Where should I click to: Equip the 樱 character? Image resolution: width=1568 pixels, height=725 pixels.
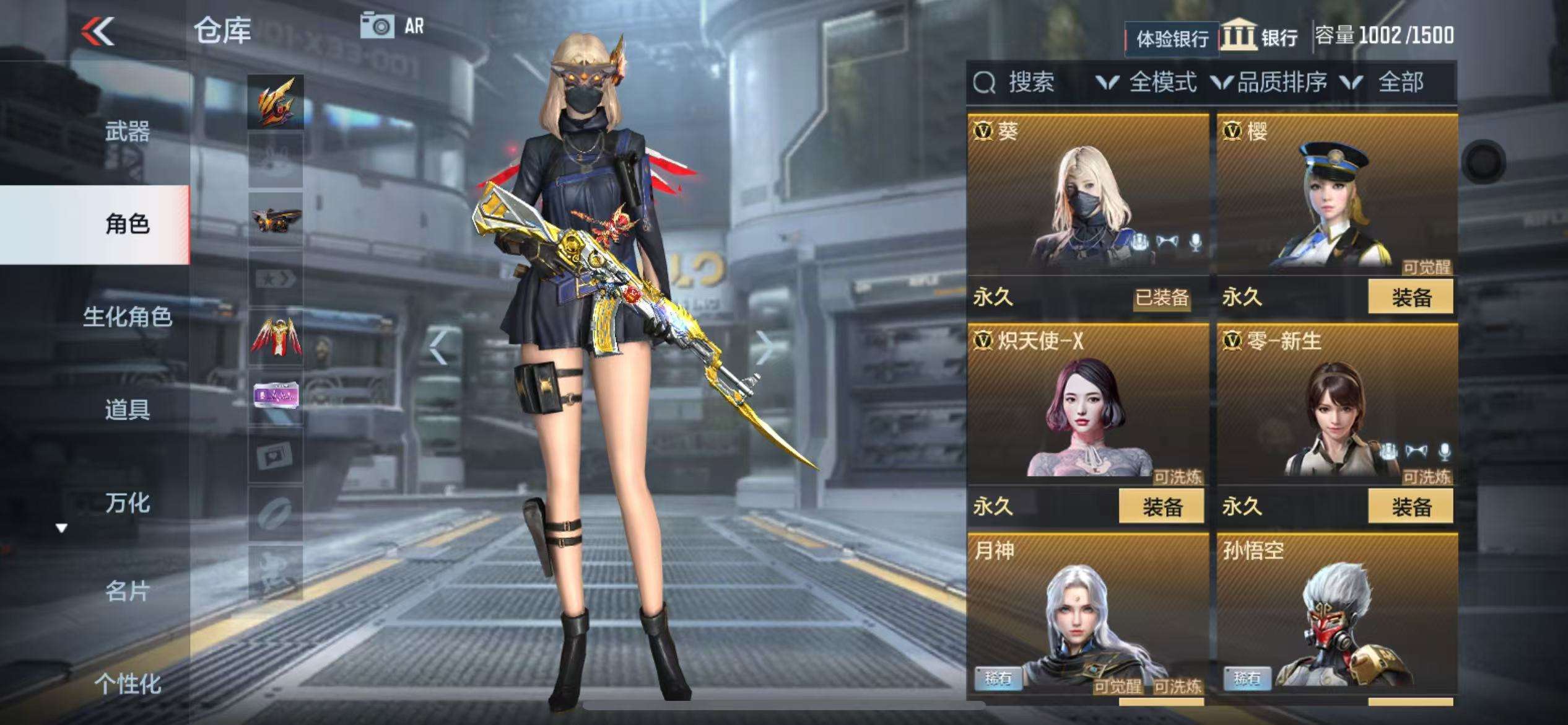[x=1411, y=297]
